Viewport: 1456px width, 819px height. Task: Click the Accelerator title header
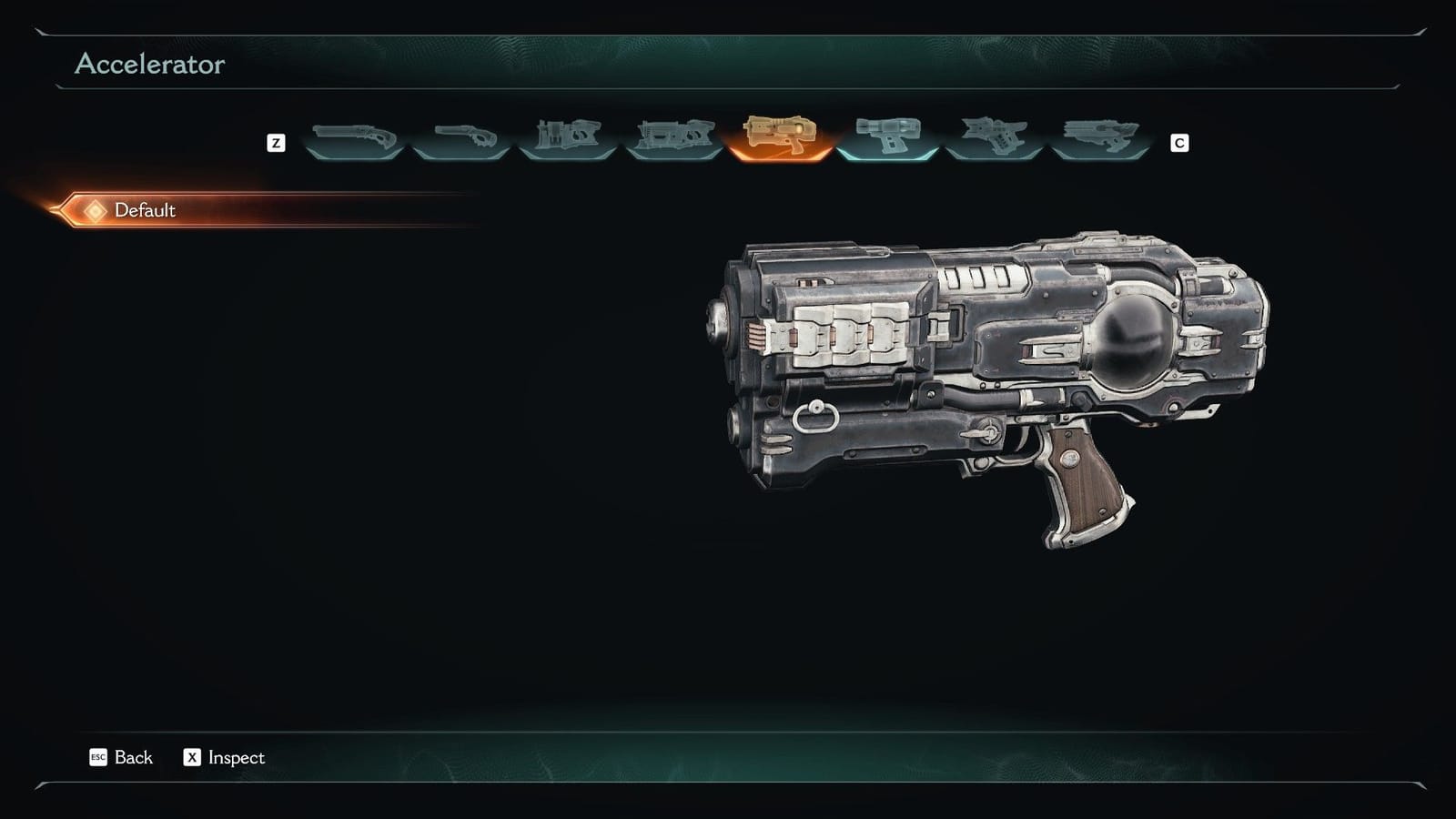(x=148, y=65)
